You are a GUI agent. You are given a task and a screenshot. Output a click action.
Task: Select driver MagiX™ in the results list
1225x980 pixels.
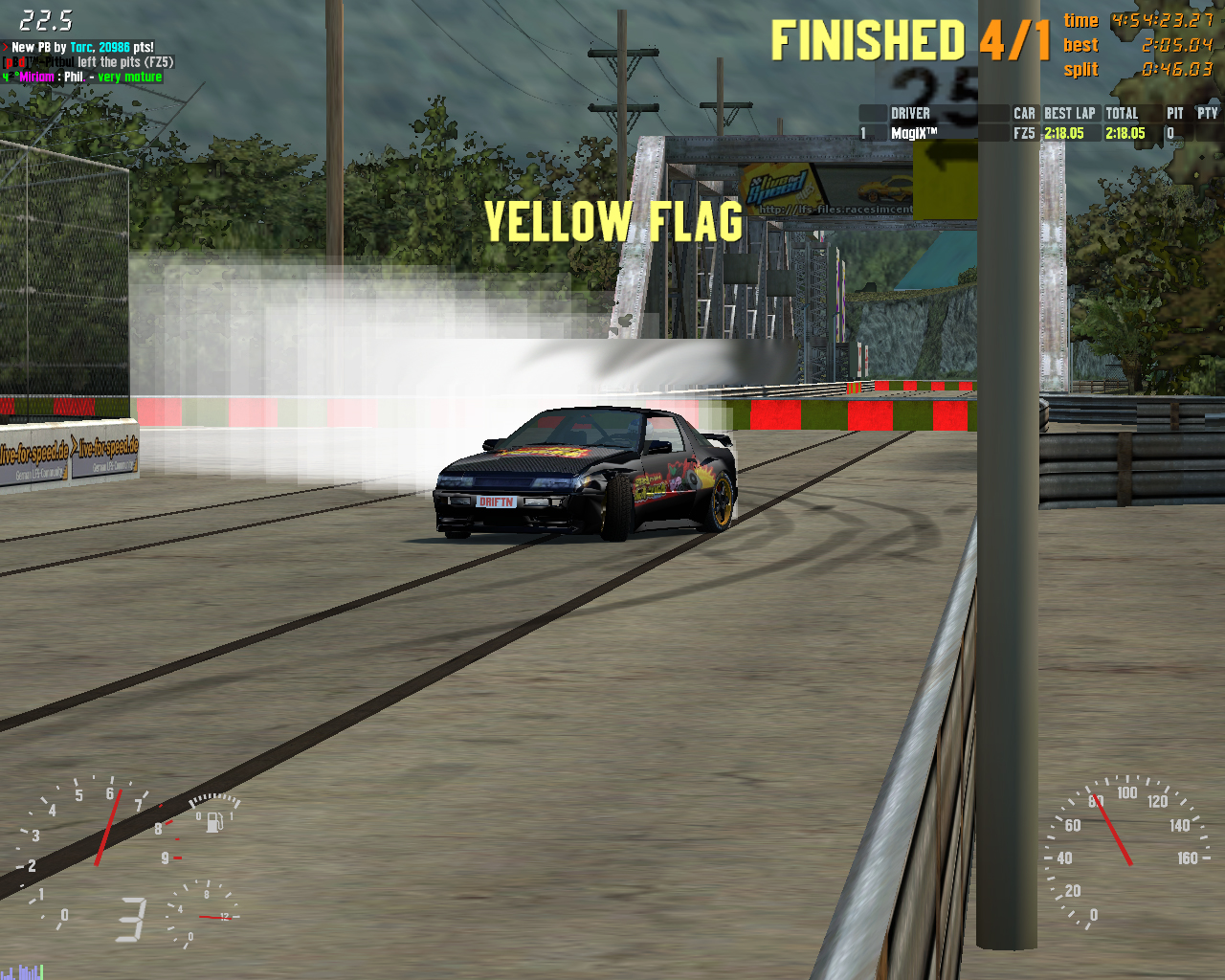[915, 134]
